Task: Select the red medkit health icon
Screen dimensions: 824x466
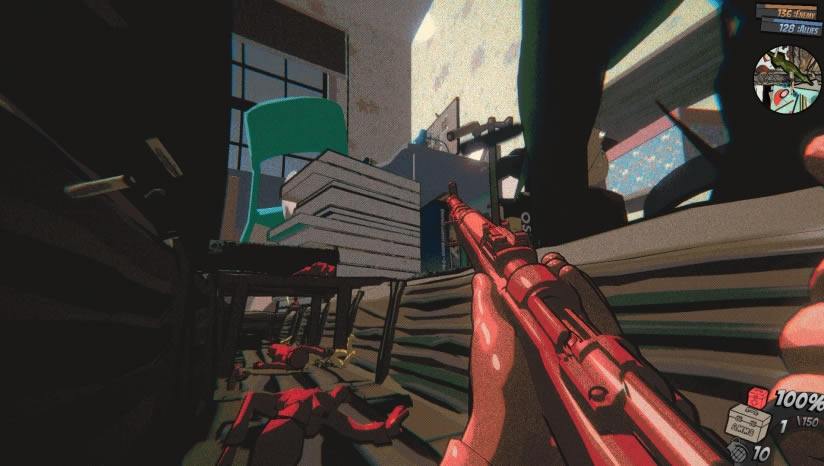Action: [x=759, y=397]
